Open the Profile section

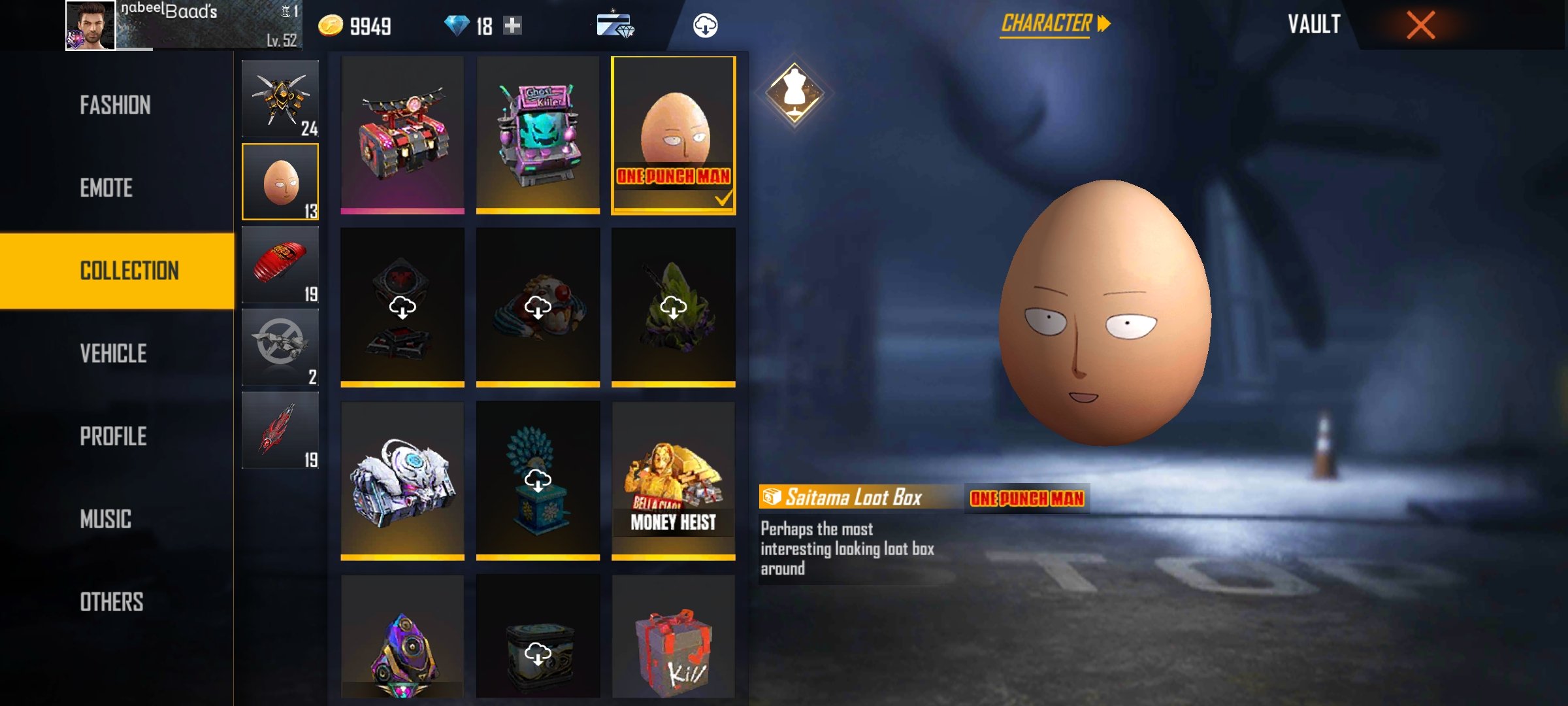113,437
